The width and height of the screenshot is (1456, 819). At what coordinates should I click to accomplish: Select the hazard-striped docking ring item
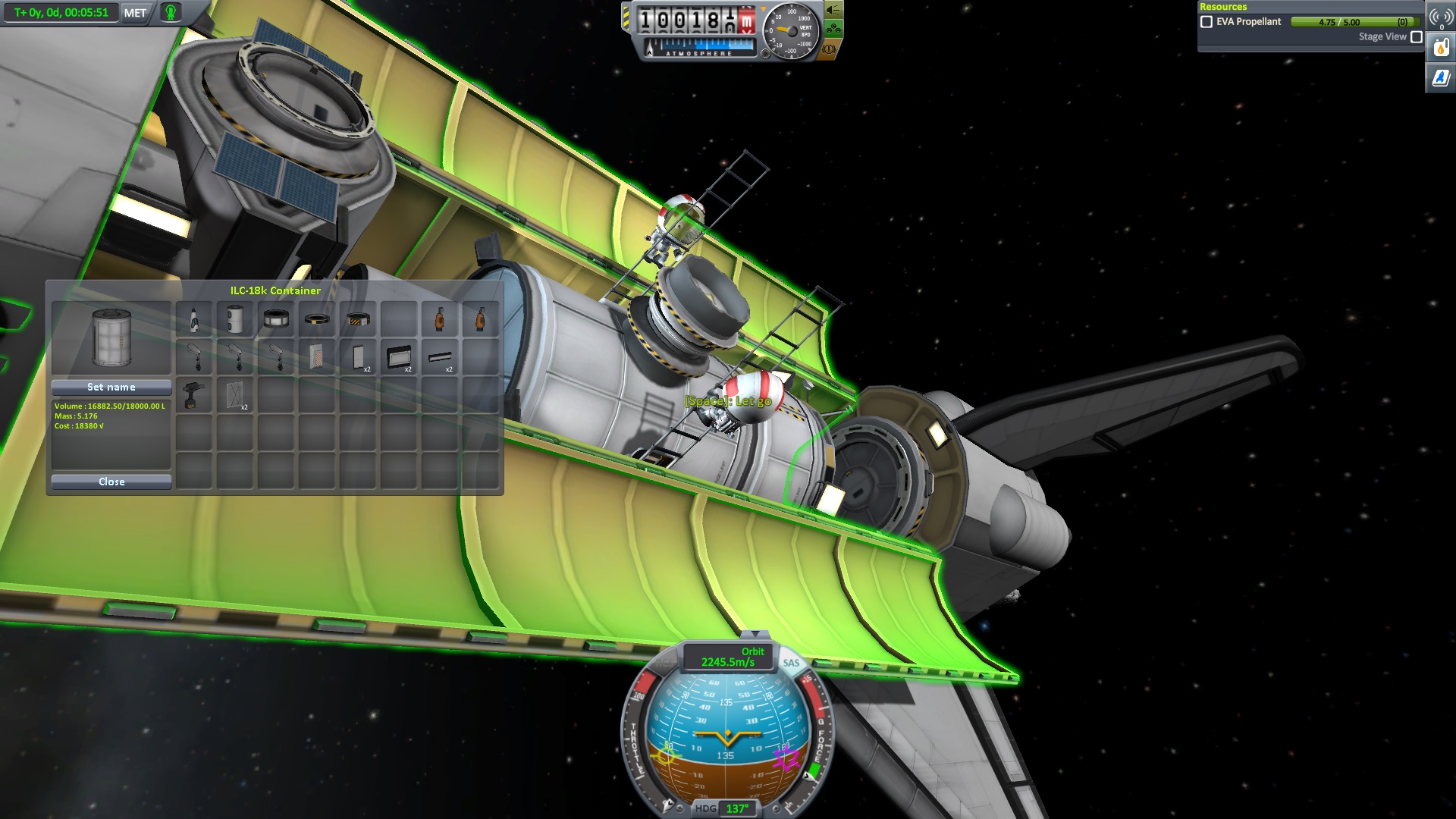pyautogui.click(x=358, y=320)
